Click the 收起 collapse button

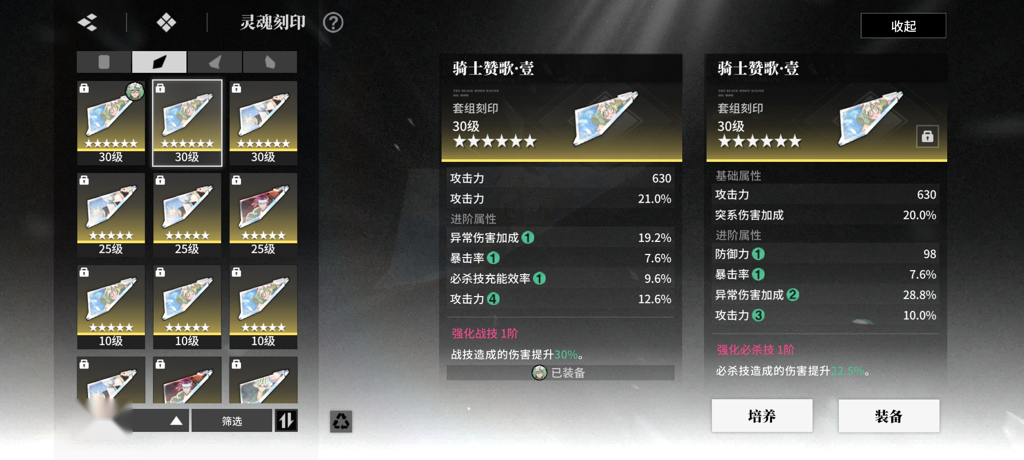click(x=903, y=26)
